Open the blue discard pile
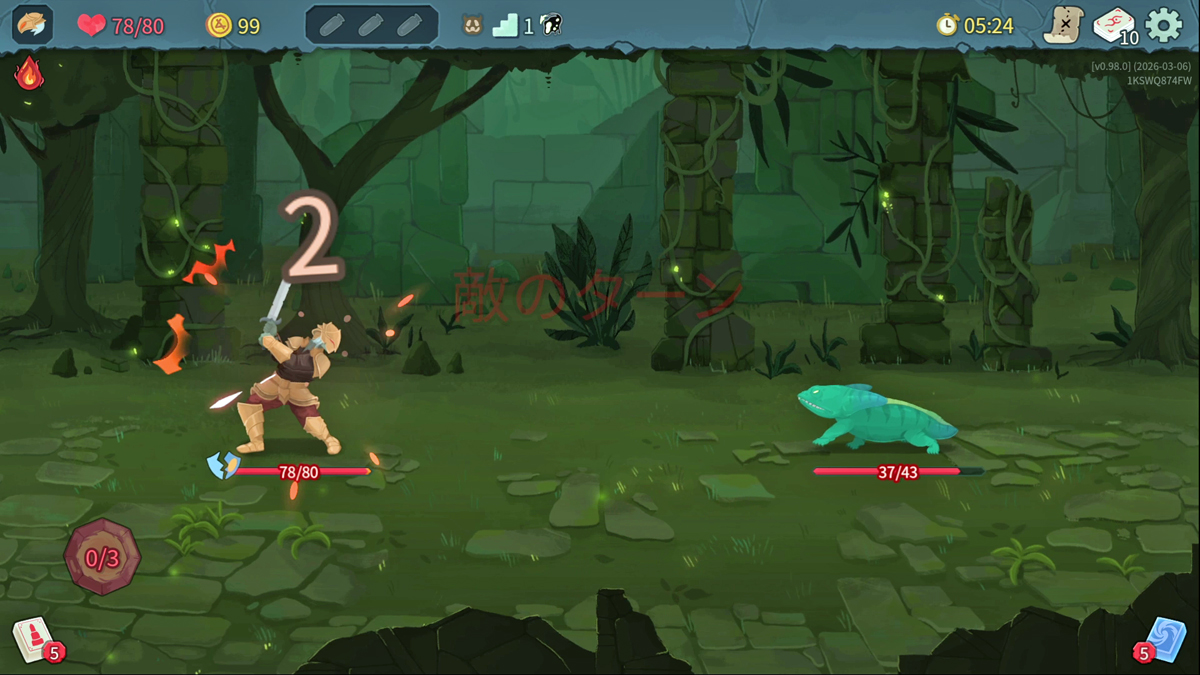1200x675 pixels. pos(1164,638)
